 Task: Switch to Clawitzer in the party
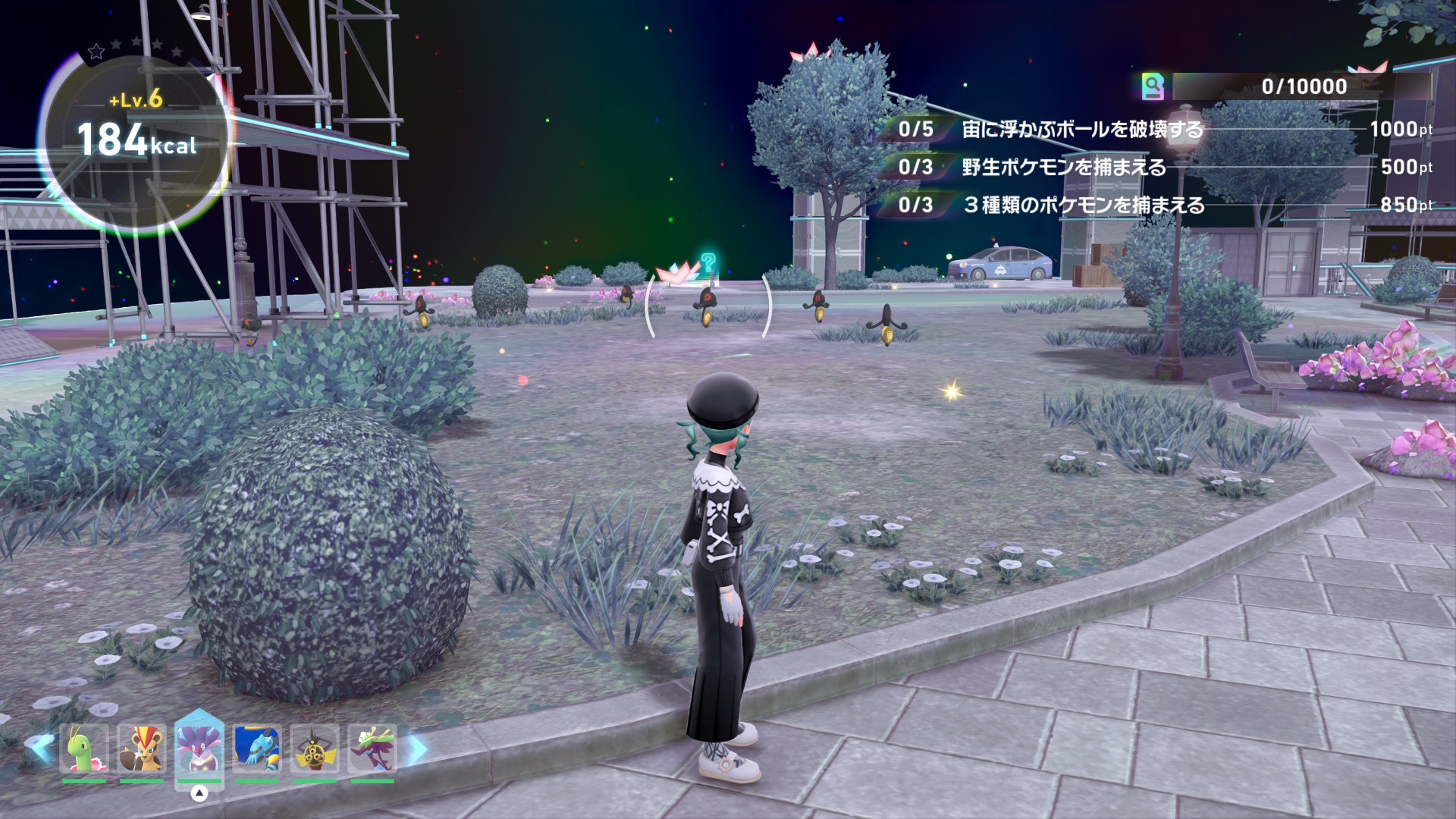(257, 749)
